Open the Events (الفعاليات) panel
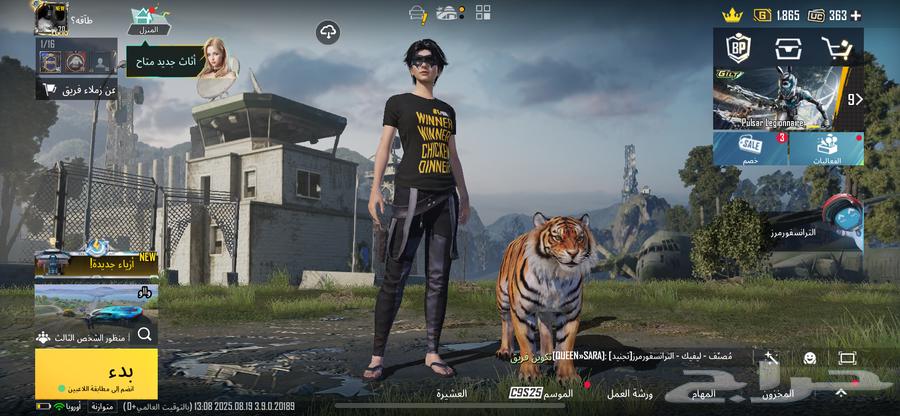 [x=828, y=148]
